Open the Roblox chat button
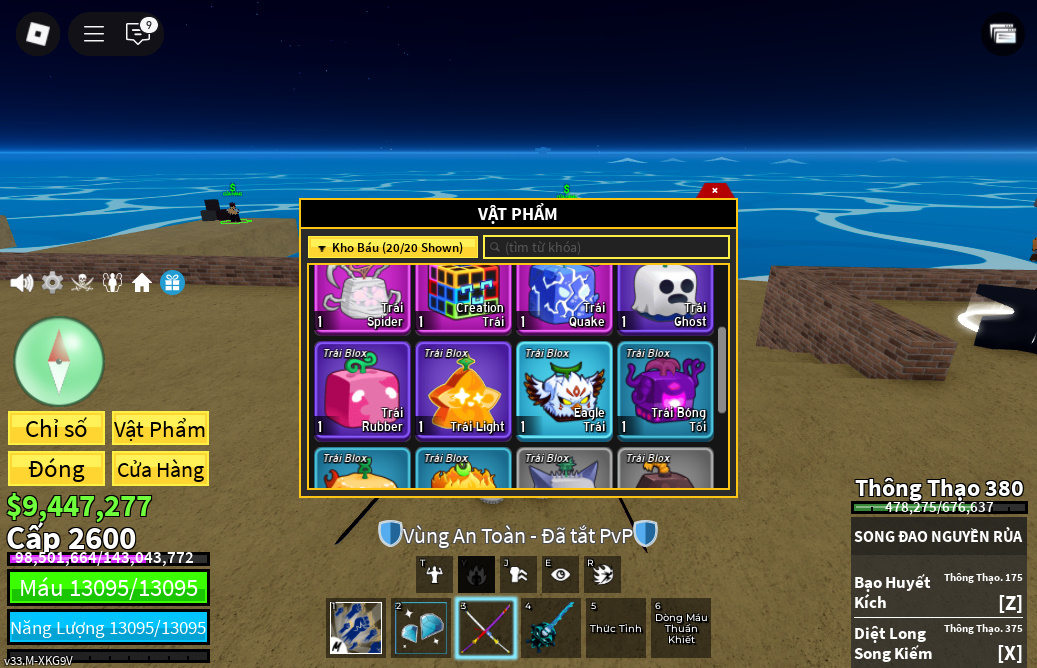 pyautogui.click(x=138, y=34)
